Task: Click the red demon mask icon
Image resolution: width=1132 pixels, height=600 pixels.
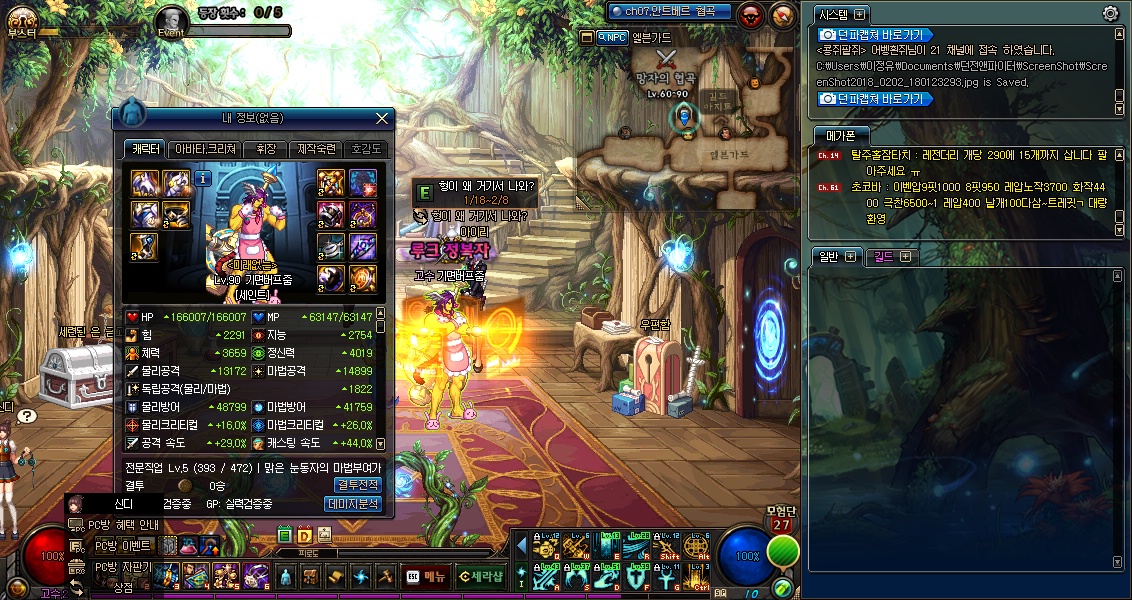Action: [752, 14]
